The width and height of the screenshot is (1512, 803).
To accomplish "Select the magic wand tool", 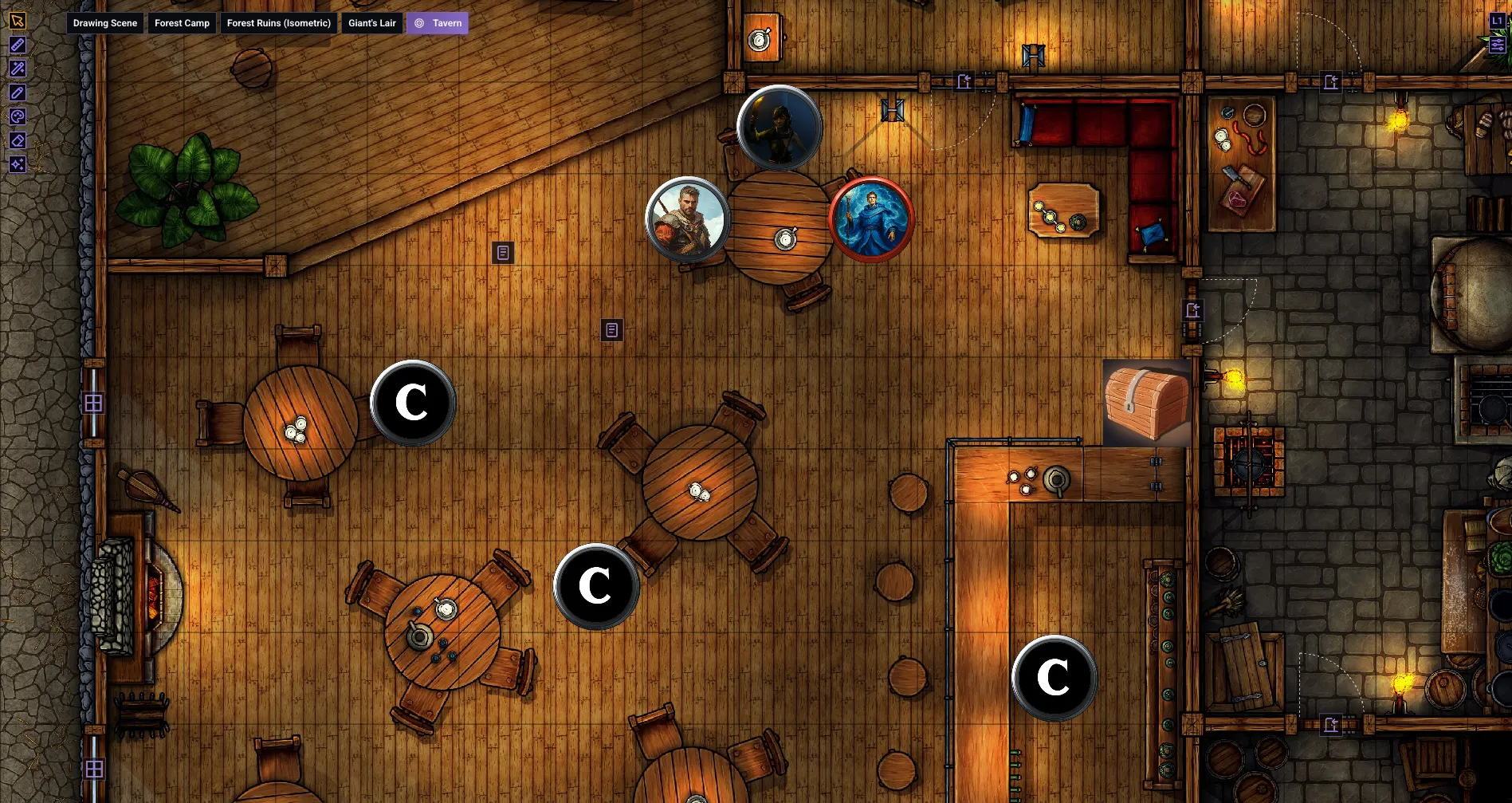I will 18,69.
